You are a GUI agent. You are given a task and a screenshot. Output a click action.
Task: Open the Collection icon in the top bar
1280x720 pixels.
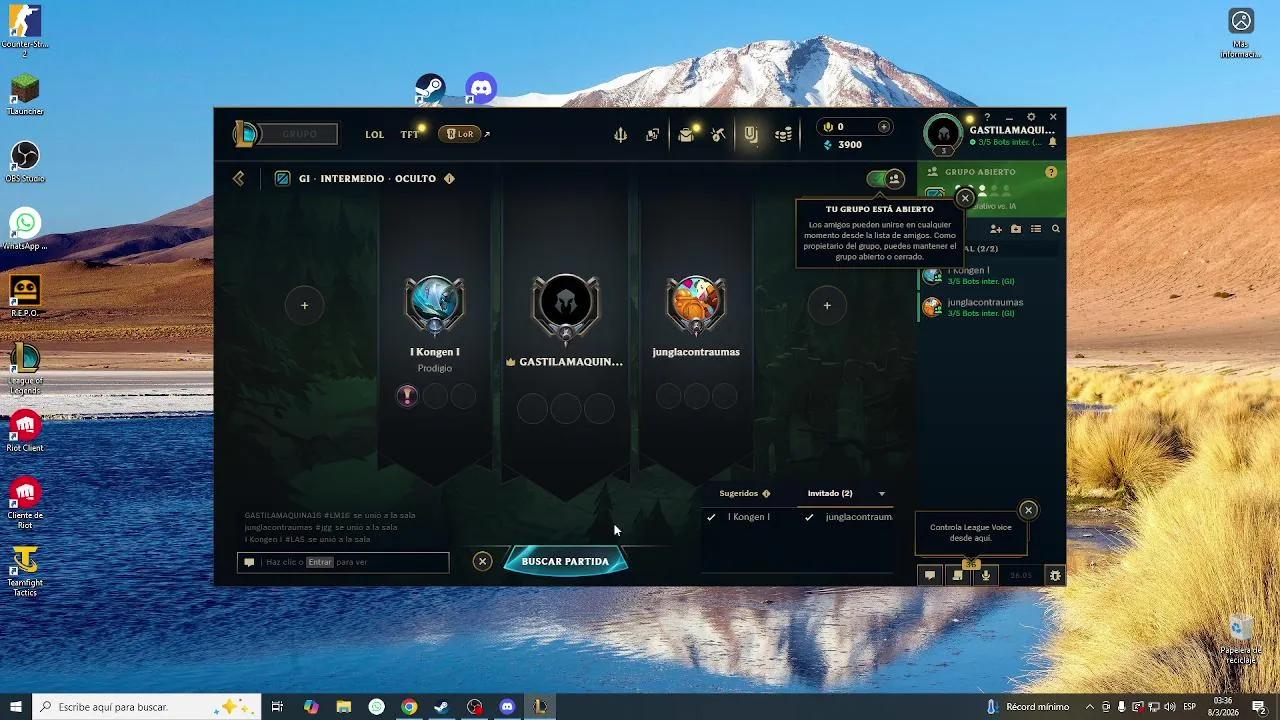(x=652, y=134)
